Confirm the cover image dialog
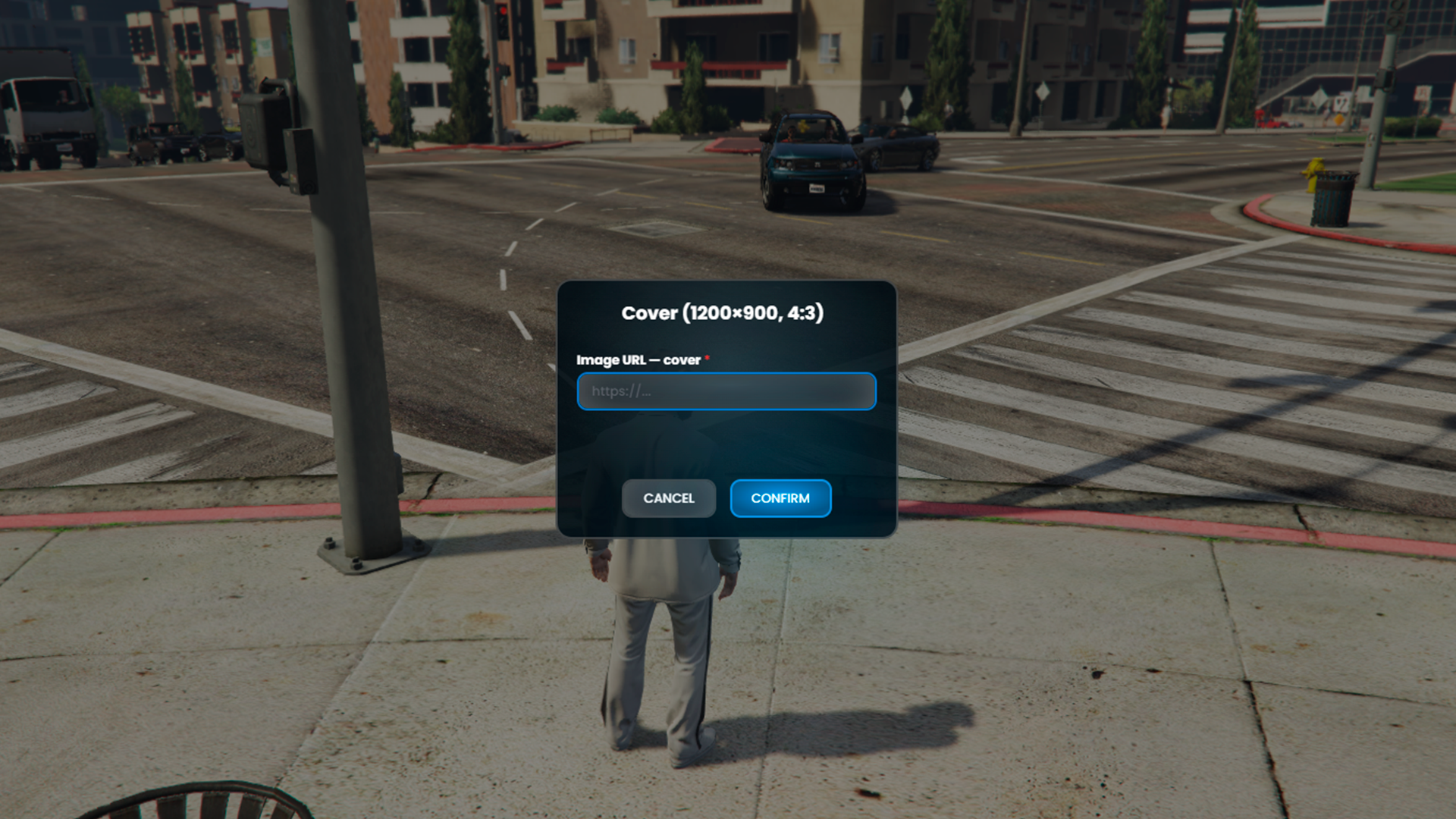The height and width of the screenshot is (819, 1456). click(x=780, y=498)
